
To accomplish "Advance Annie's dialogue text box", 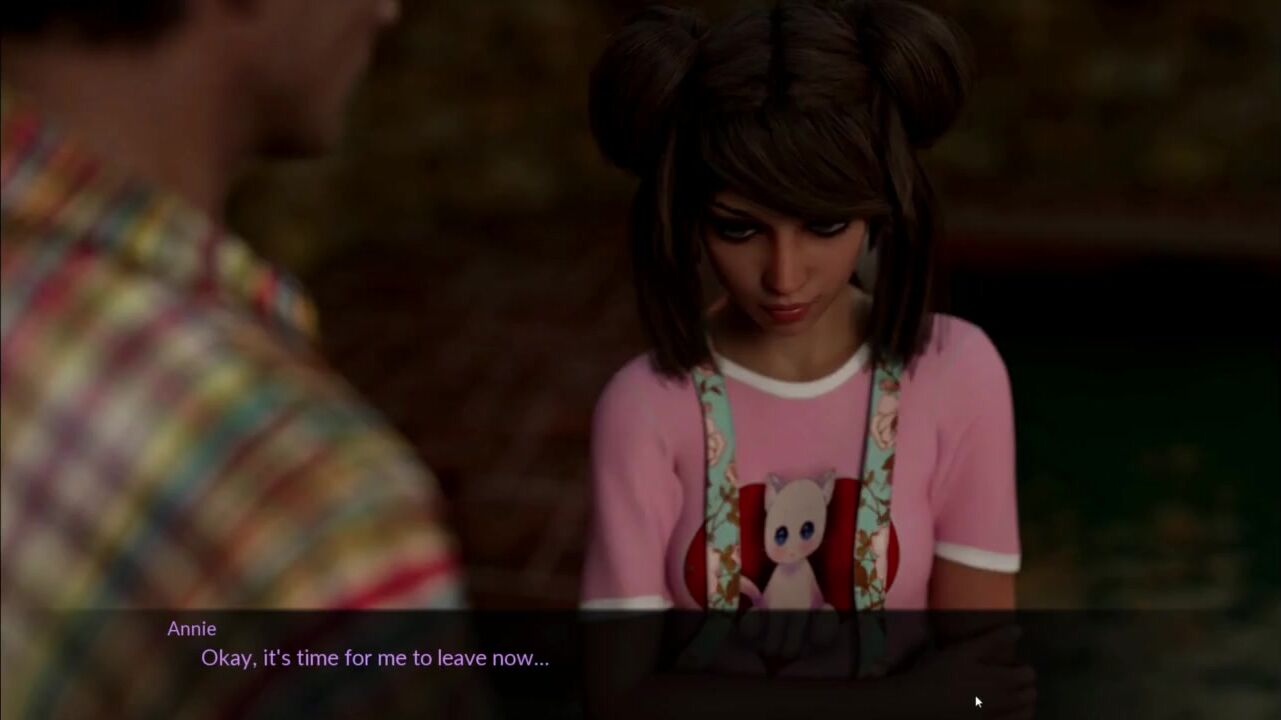I will point(640,662).
